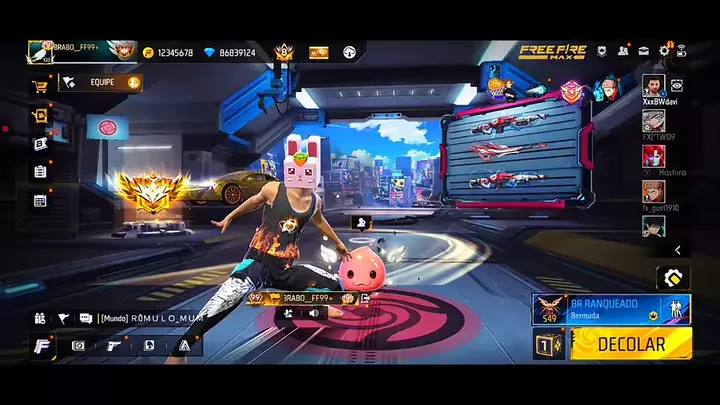Open the friends list icon

pos(623,51)
